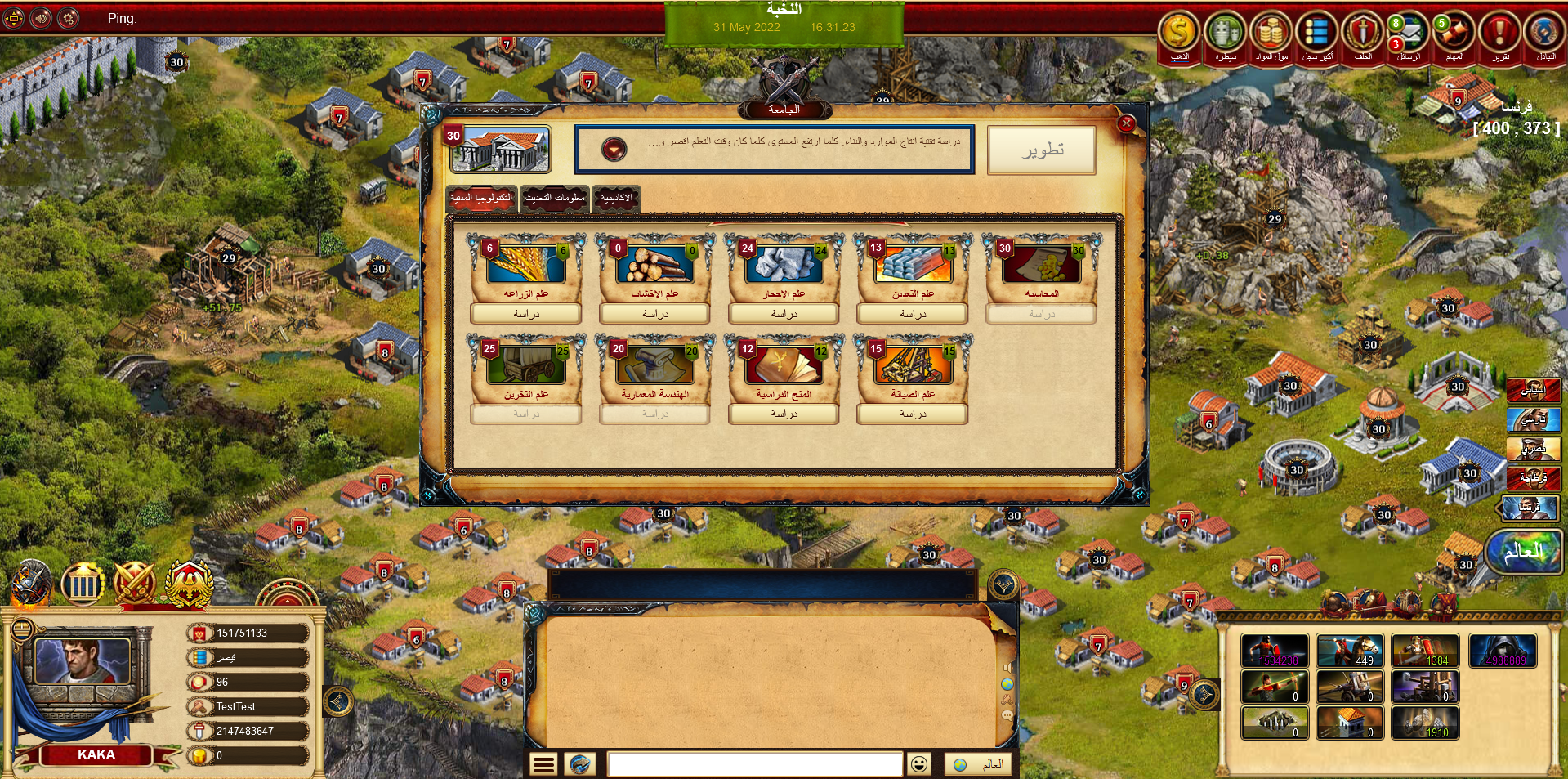Viewport: 1568px width, 779px height.
Task: Study علم الصيانة crane research
Action: pos(913,414)
